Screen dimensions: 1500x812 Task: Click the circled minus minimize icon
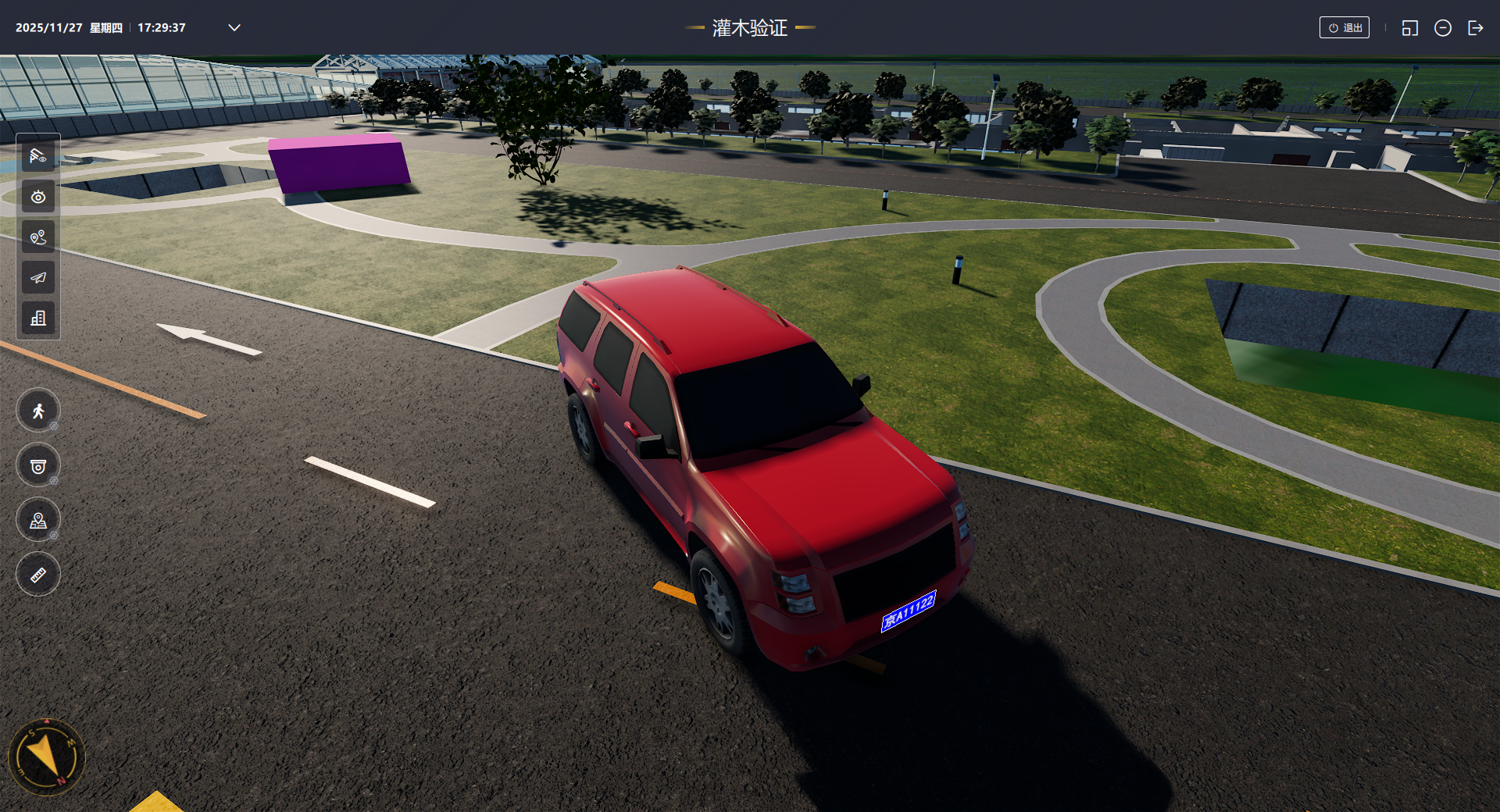point(1442,28)
